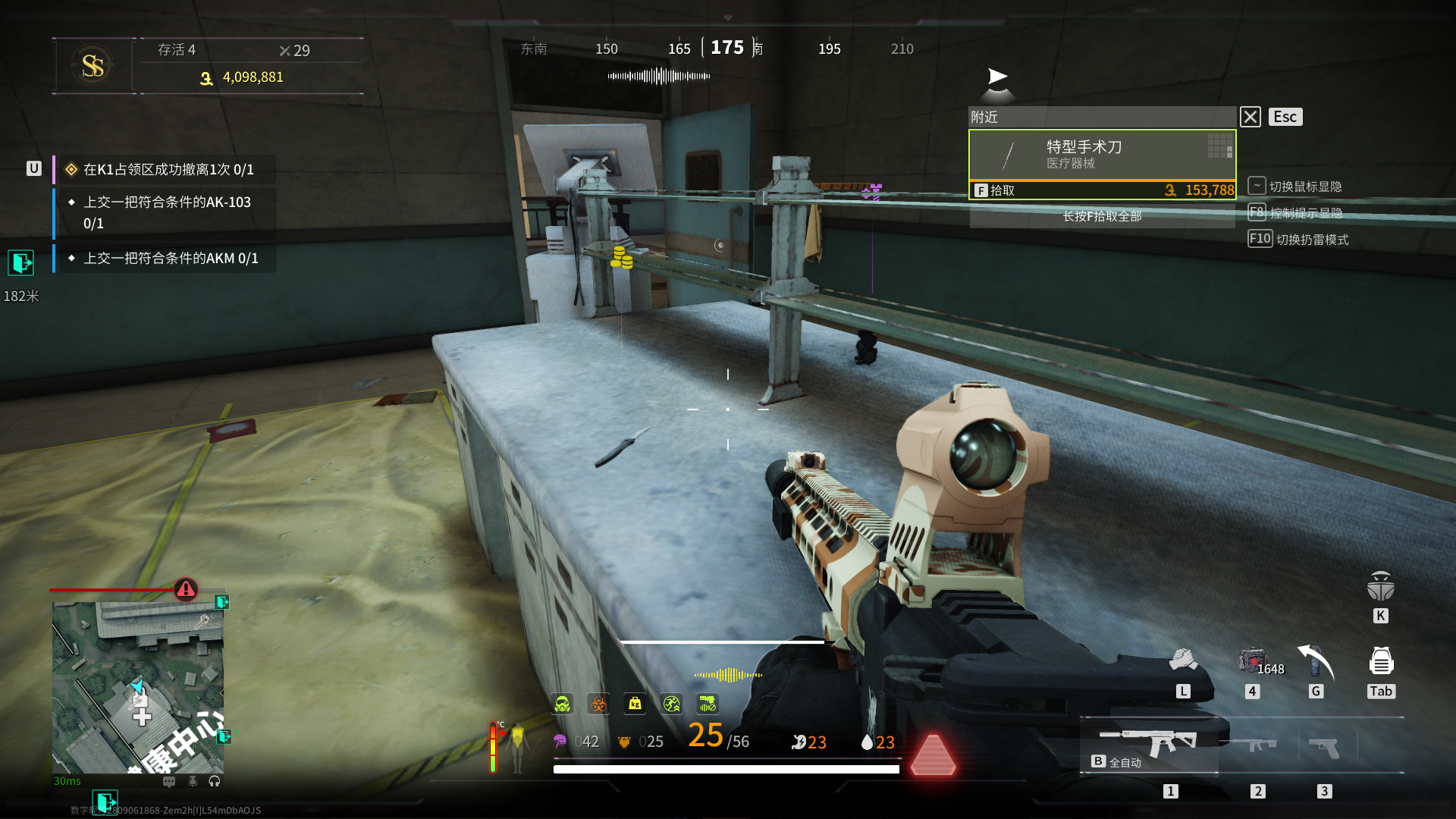
Task: View the AK-103 hand-in task
Action: pos(167,212)
